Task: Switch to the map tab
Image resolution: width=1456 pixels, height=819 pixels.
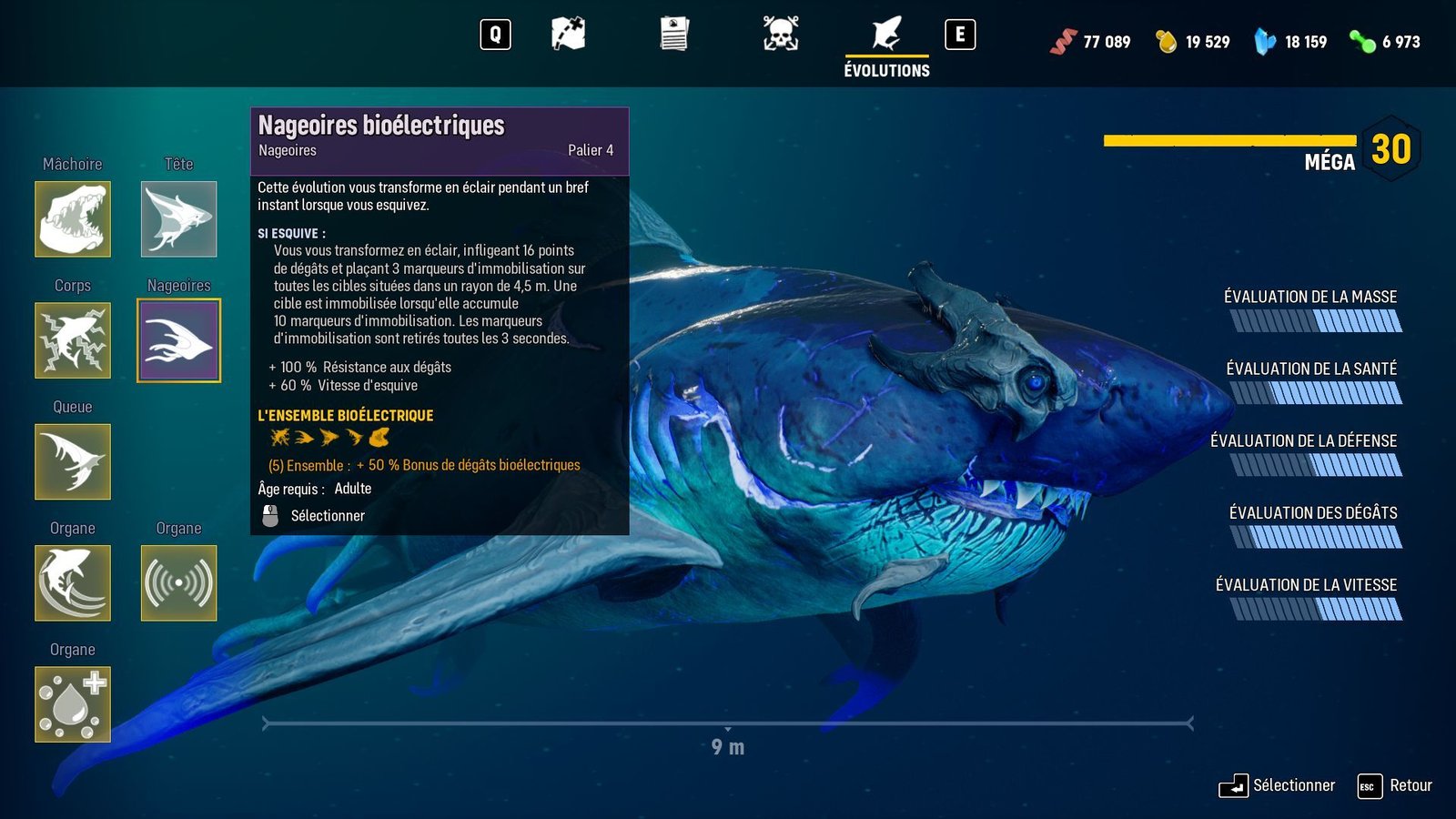Action: coord(568,35)
